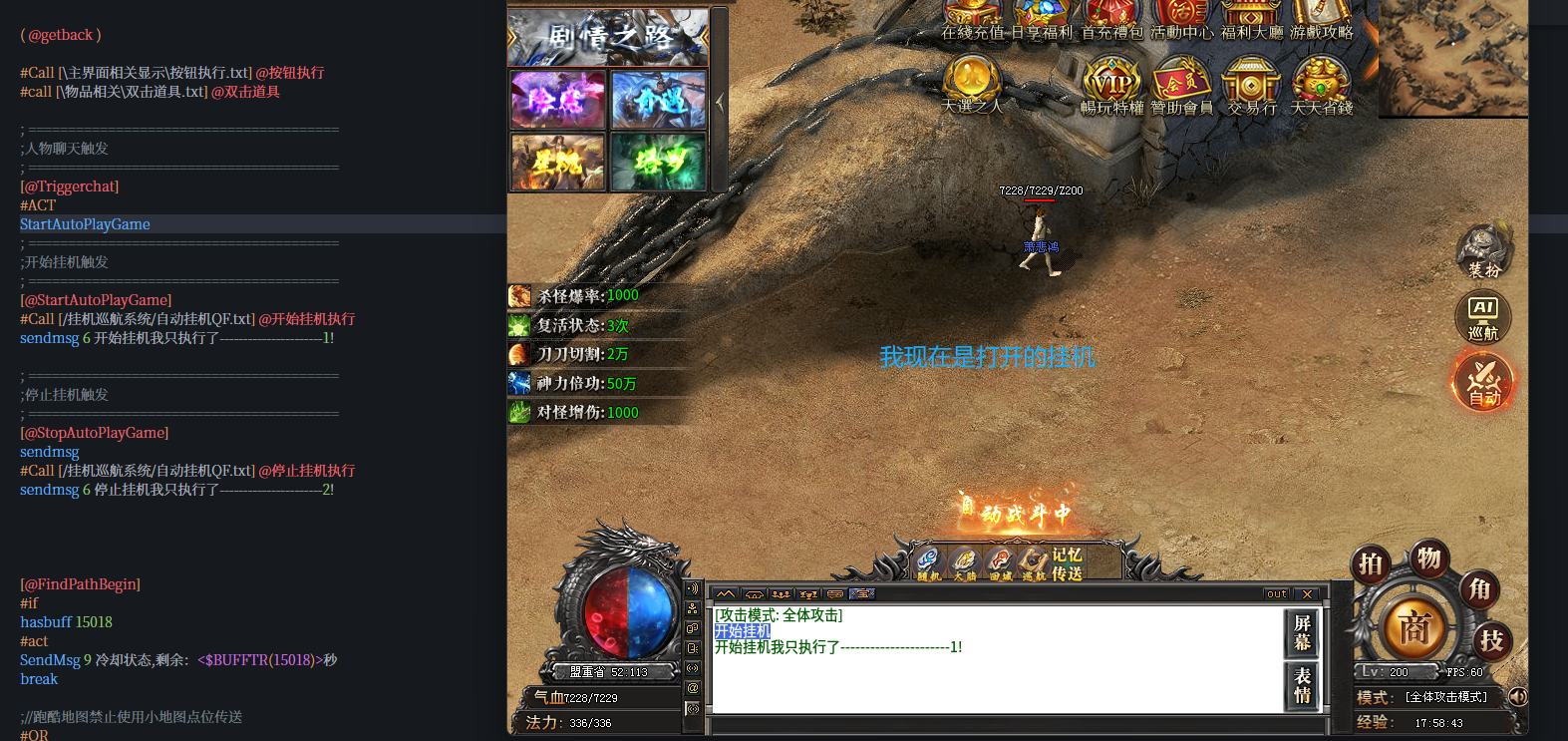1568x741 pixels.
Task: Open the 交易行 trading house
Action: (1251, 83)
